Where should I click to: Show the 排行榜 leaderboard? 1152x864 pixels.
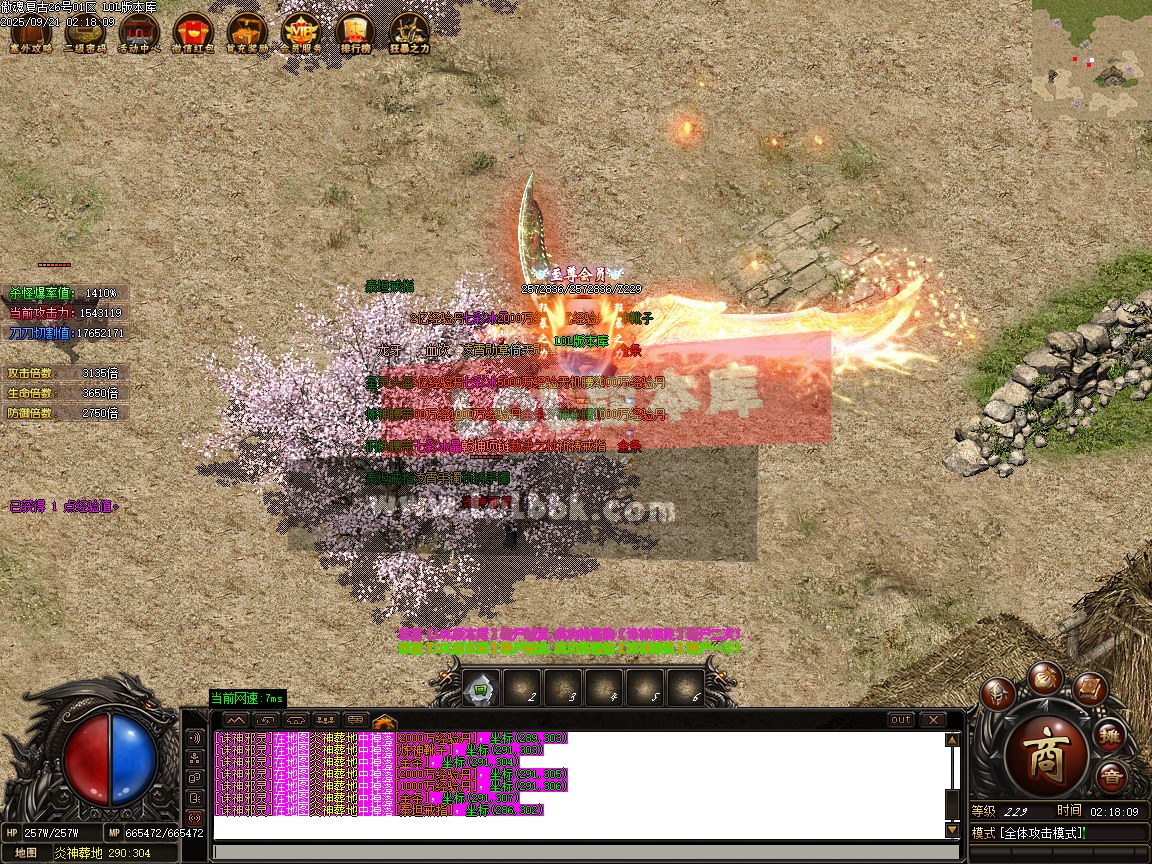355,33
